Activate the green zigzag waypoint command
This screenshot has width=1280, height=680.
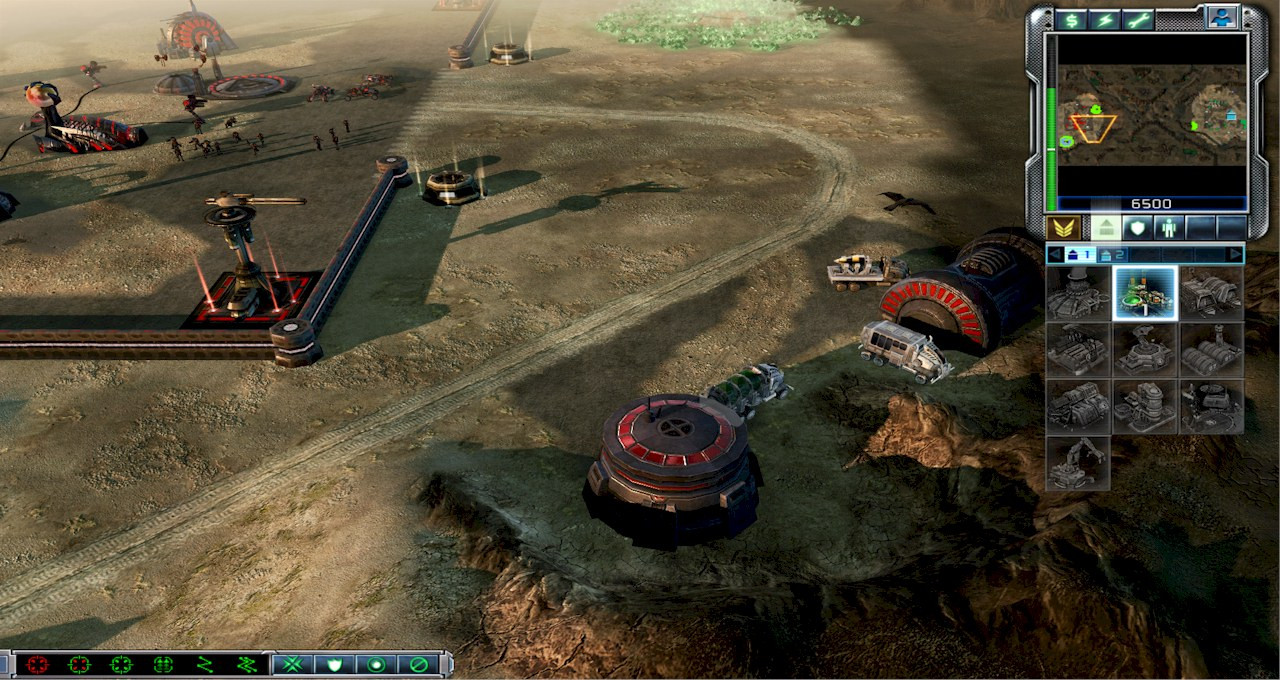point(205,664)
